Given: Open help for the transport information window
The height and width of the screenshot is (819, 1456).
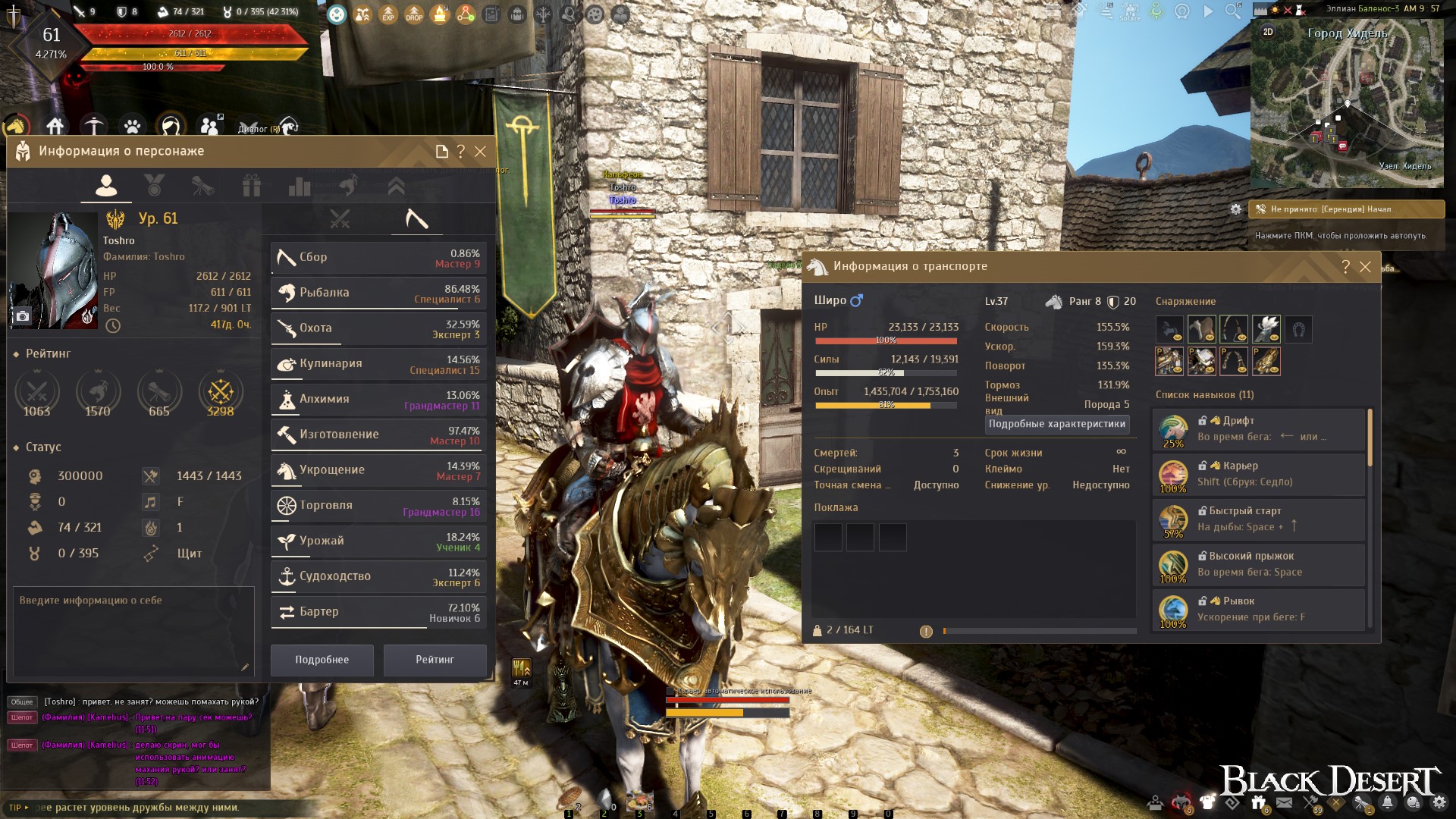Looking at the screenshot, I should coord(1345,267).
